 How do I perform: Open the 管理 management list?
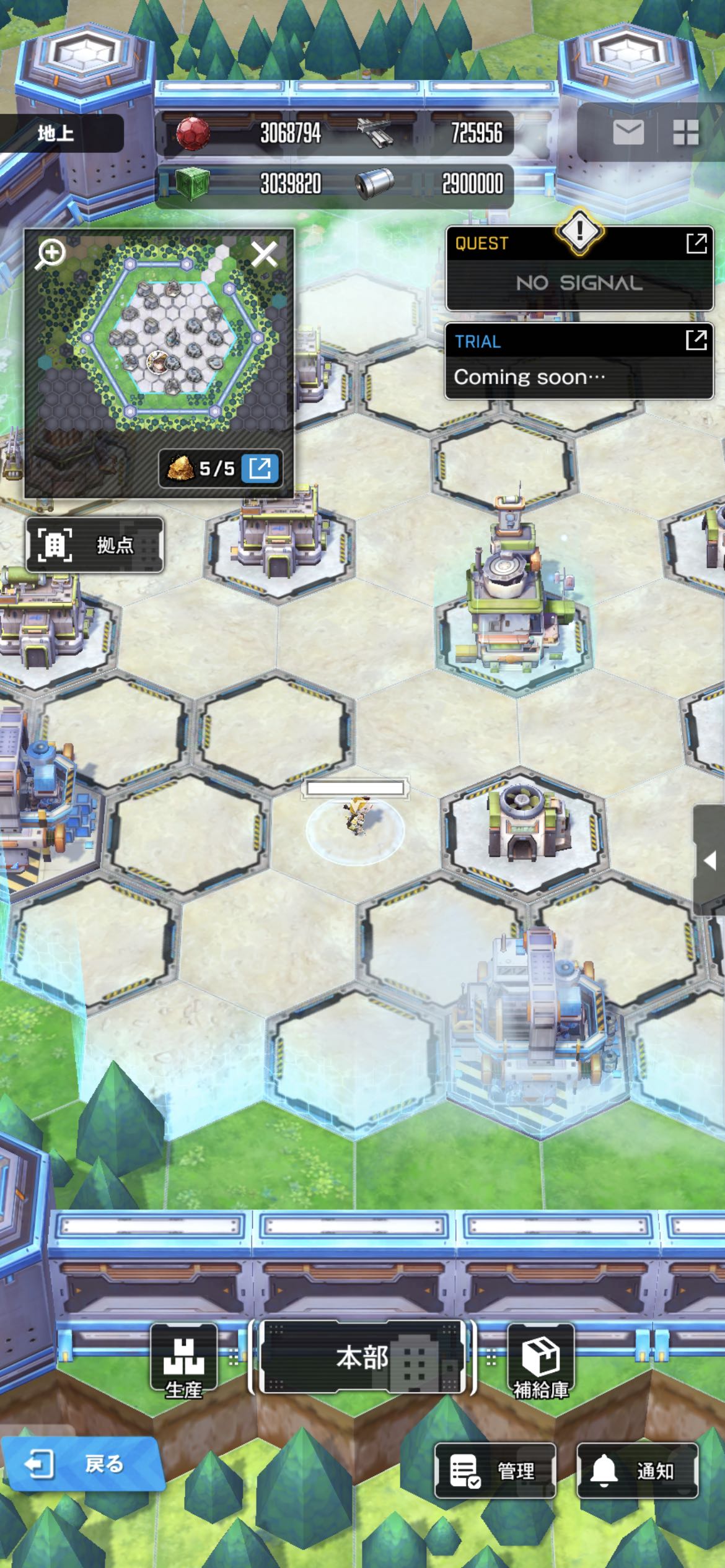(x=494, y=1470)
